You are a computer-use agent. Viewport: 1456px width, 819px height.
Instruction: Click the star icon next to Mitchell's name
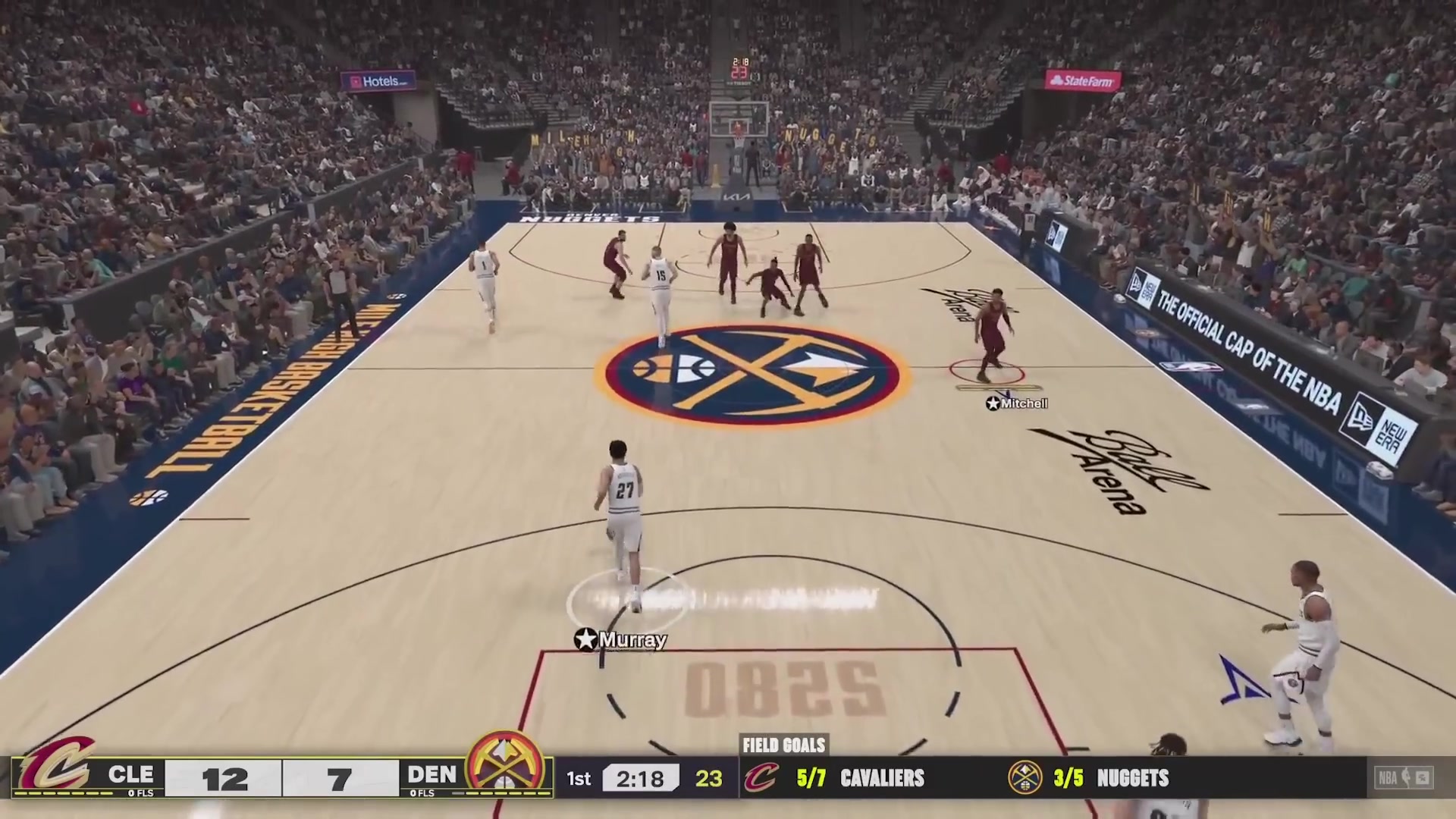click(x=992, y=403)
